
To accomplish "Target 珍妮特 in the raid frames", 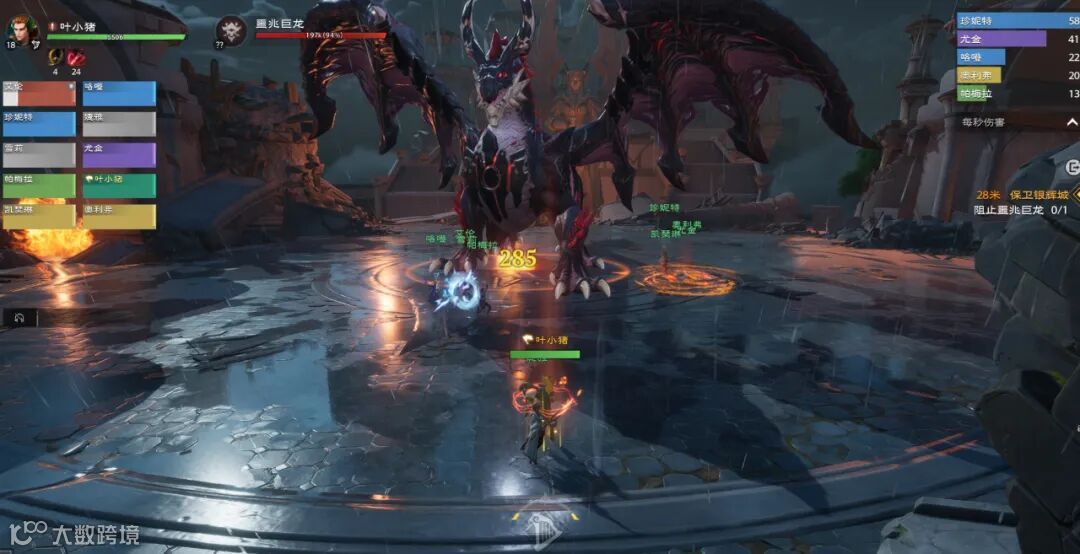I will pos(39,124).
